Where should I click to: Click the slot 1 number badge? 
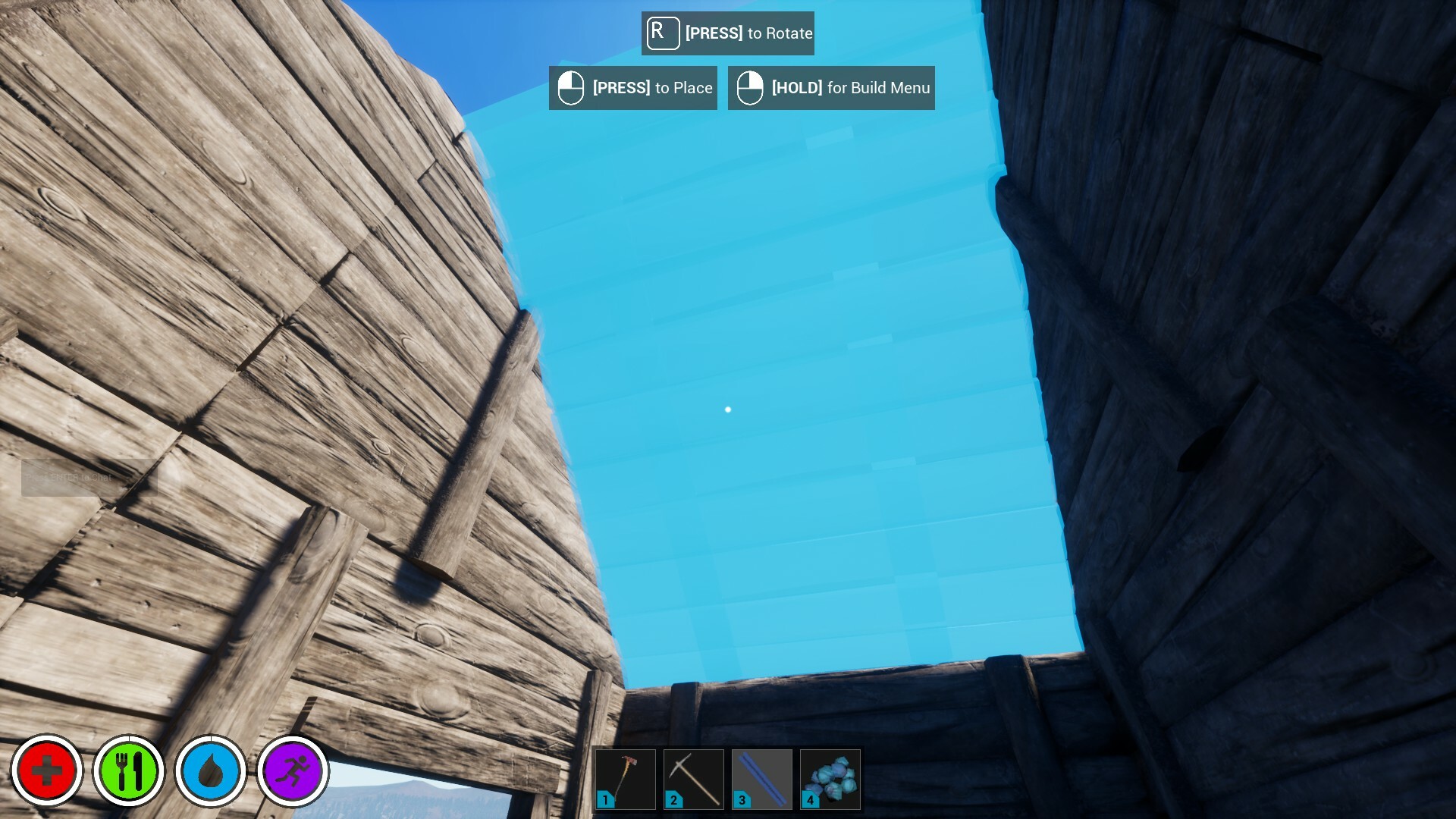(x=605, y=799)
